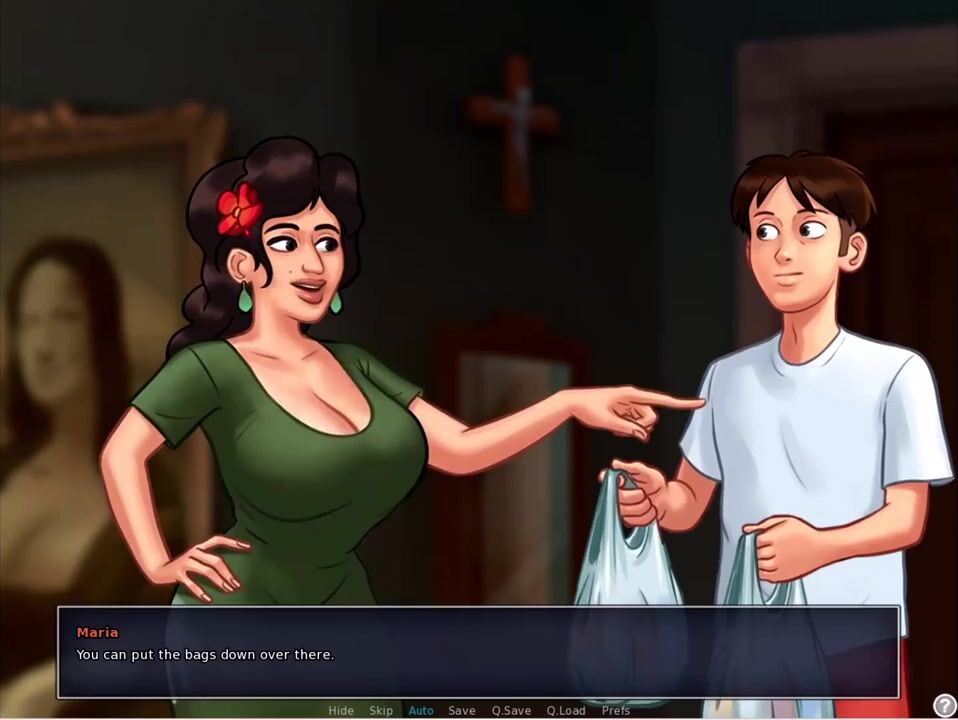The image size is (958, 720).
Task: Hide the dialogue interface
Action: pyautogui.click(x=341, y=710)
